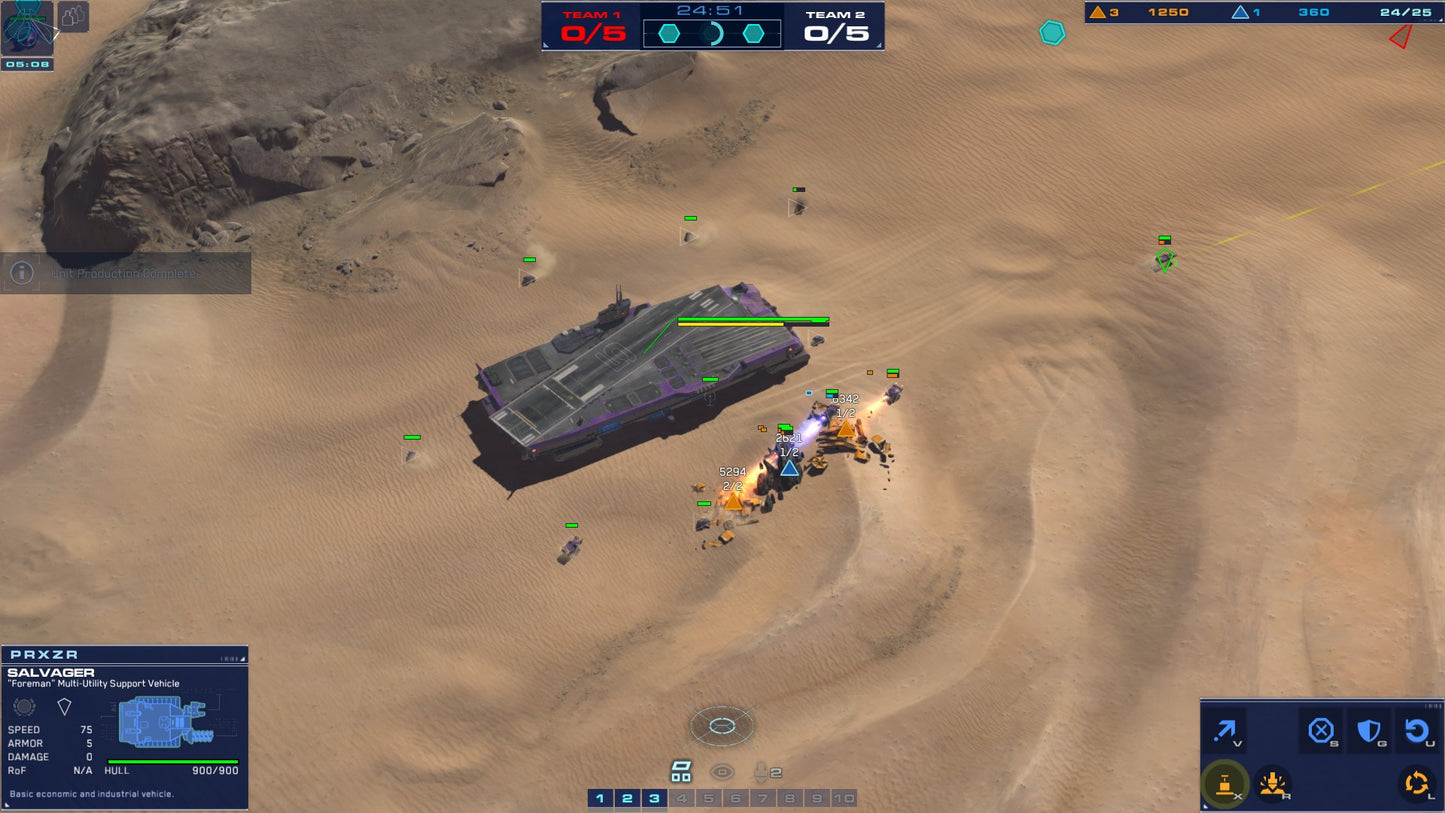
Task: Open the minimap in the corner
Action: click(27, 29)
